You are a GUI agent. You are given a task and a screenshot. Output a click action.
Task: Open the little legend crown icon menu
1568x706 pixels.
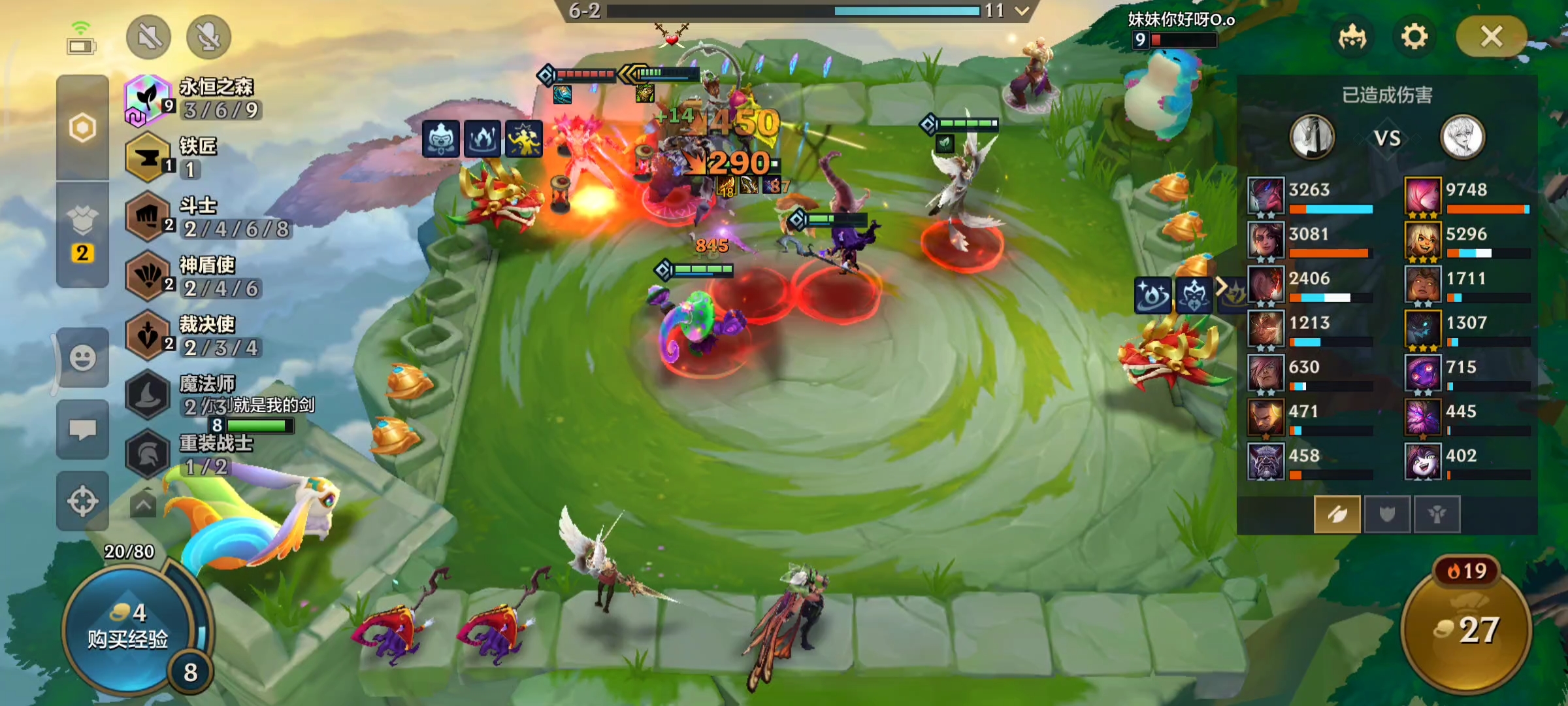point(1352,37)
